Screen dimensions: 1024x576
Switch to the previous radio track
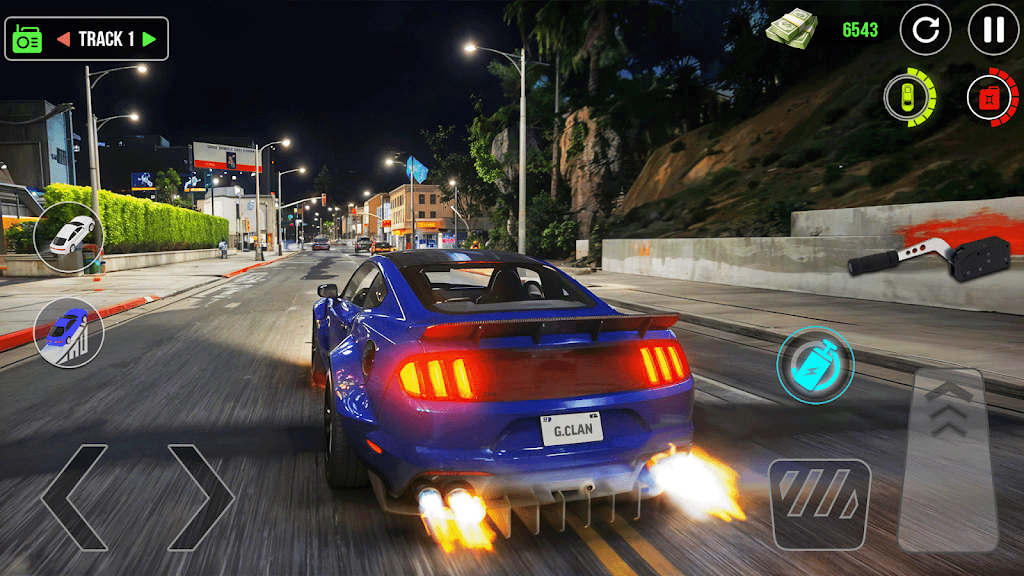[x=63, y=39]
